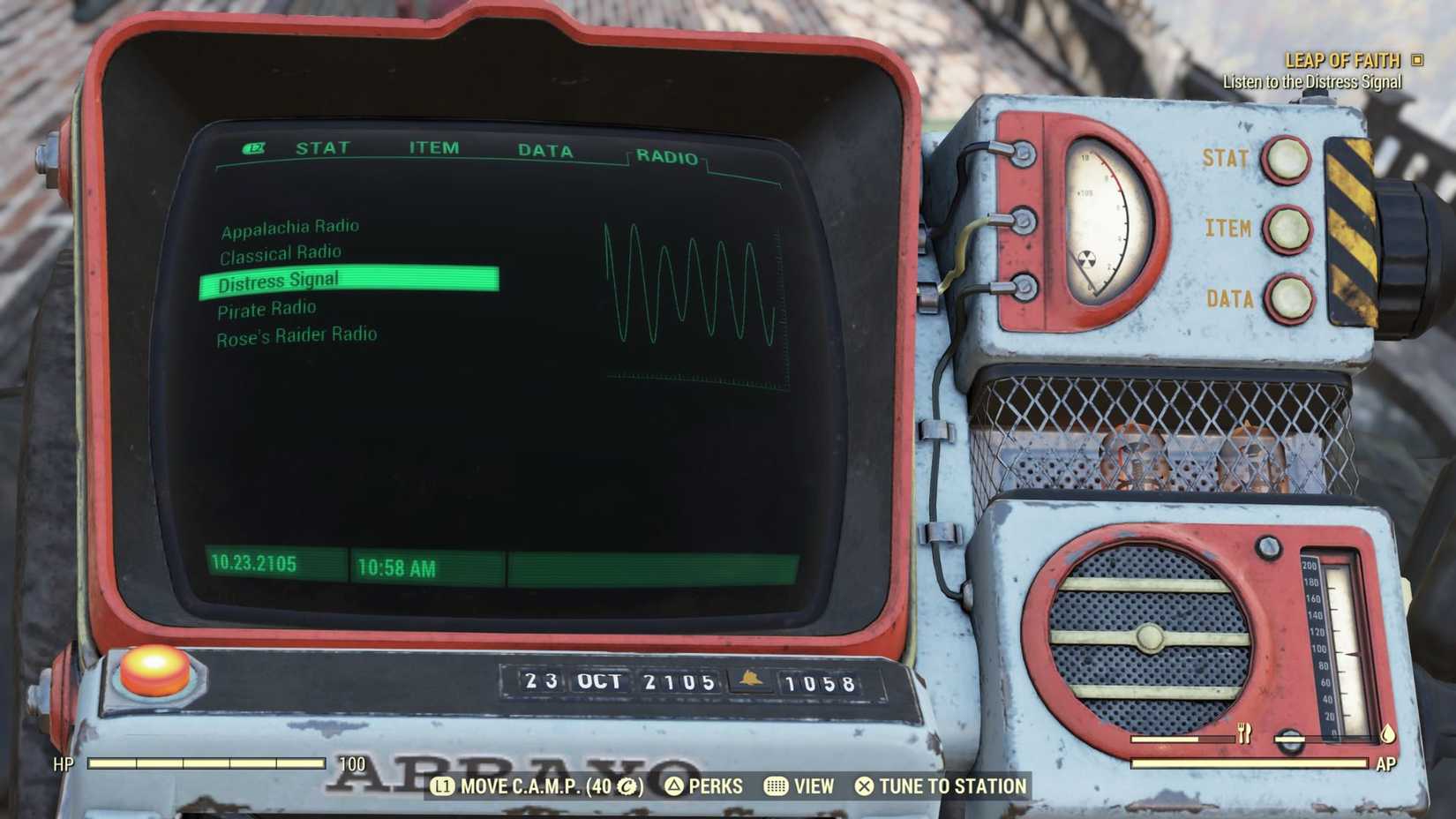Select Pirate Radio from the station list
1456x819 pixels.
(266, 307)
